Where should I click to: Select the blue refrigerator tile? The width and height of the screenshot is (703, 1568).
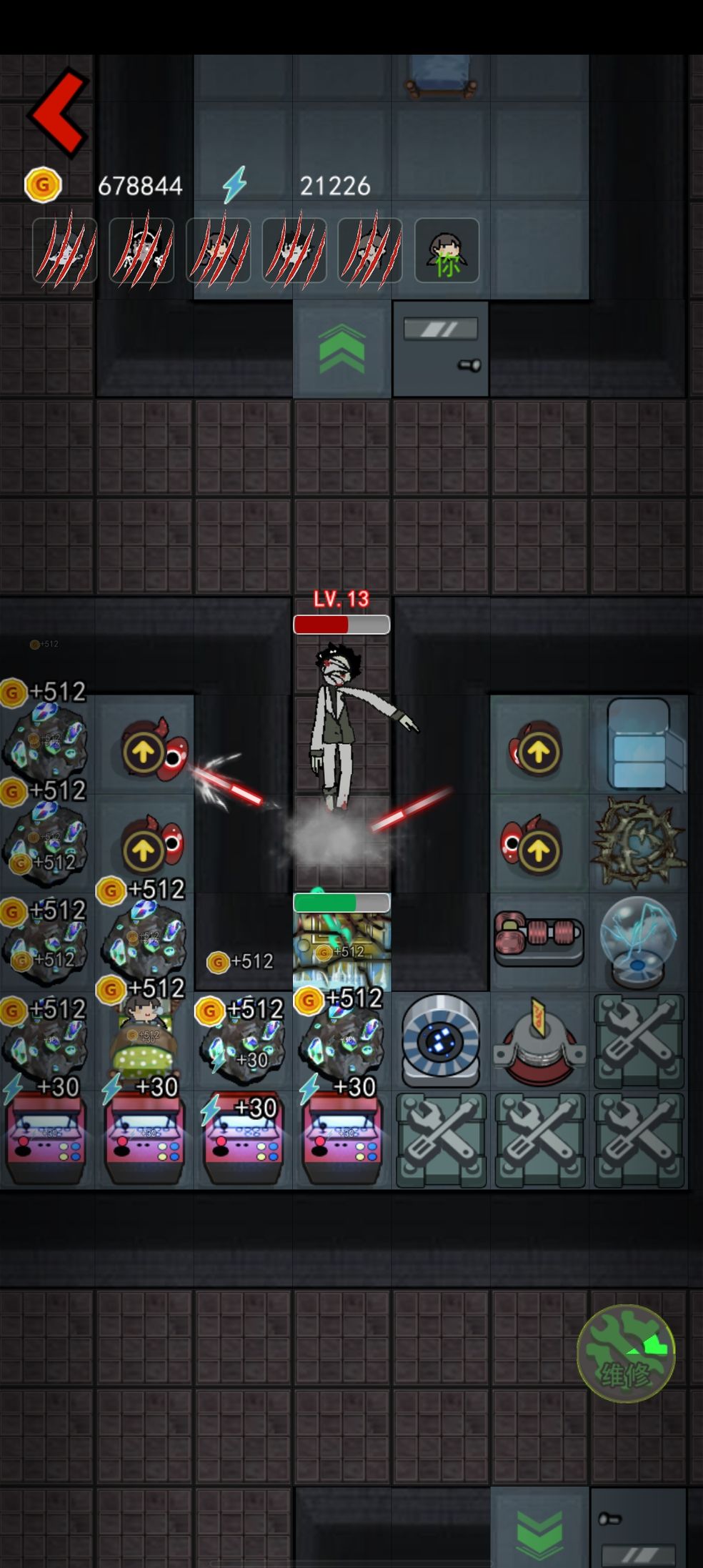[639, 745]
